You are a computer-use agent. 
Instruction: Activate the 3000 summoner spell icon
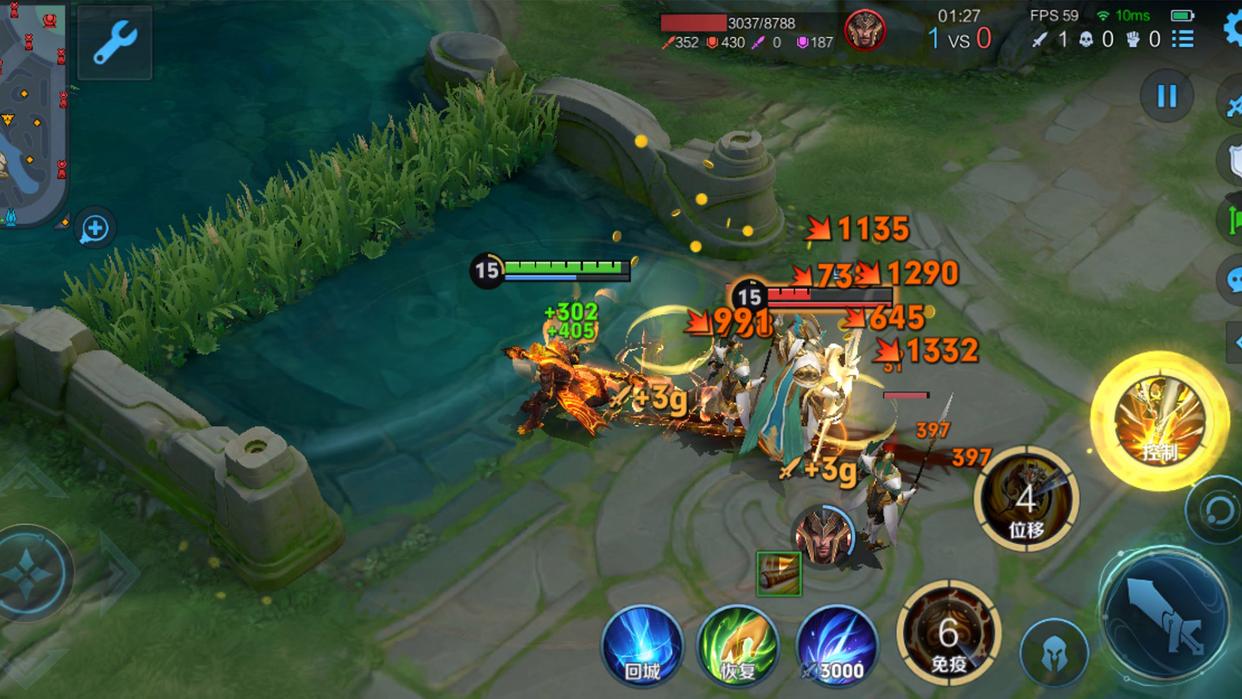coord(836,645)
